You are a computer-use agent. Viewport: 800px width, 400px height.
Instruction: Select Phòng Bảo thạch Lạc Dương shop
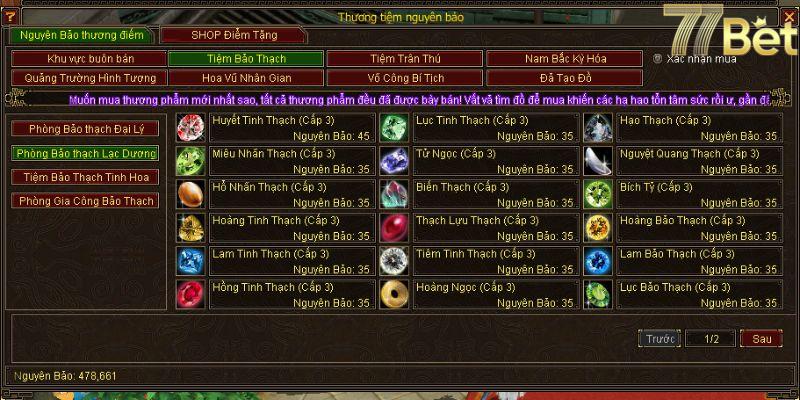(84, 153)
